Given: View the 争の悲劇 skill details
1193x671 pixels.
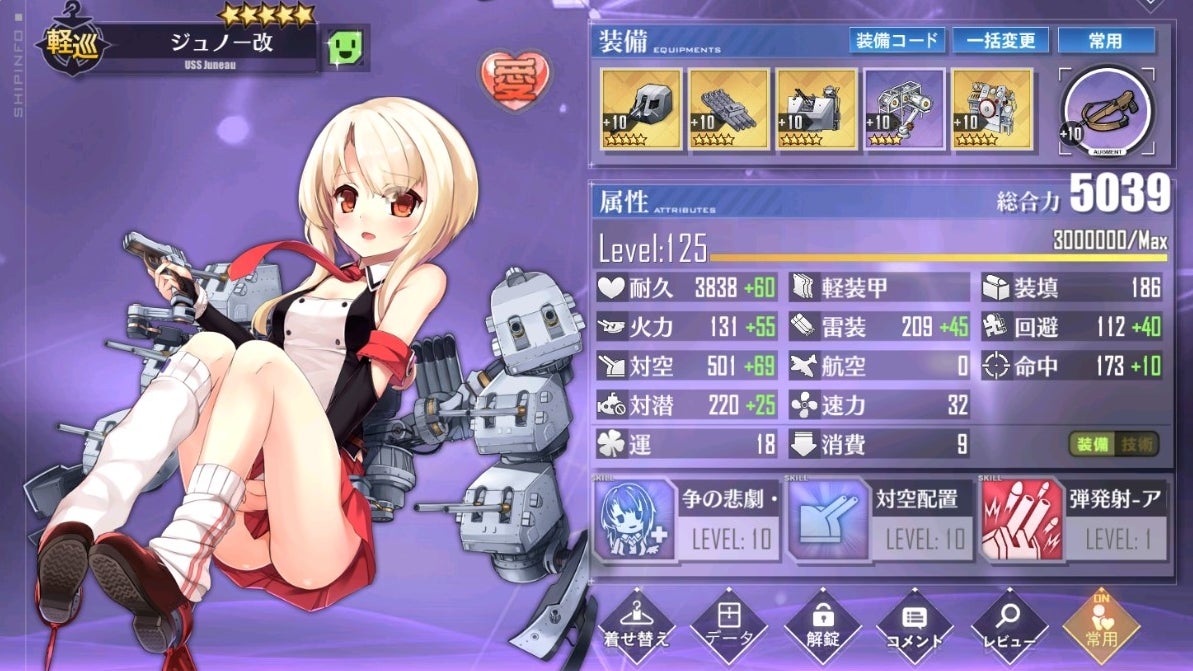Looking at the screenshot, I should [x=685, y=520].
